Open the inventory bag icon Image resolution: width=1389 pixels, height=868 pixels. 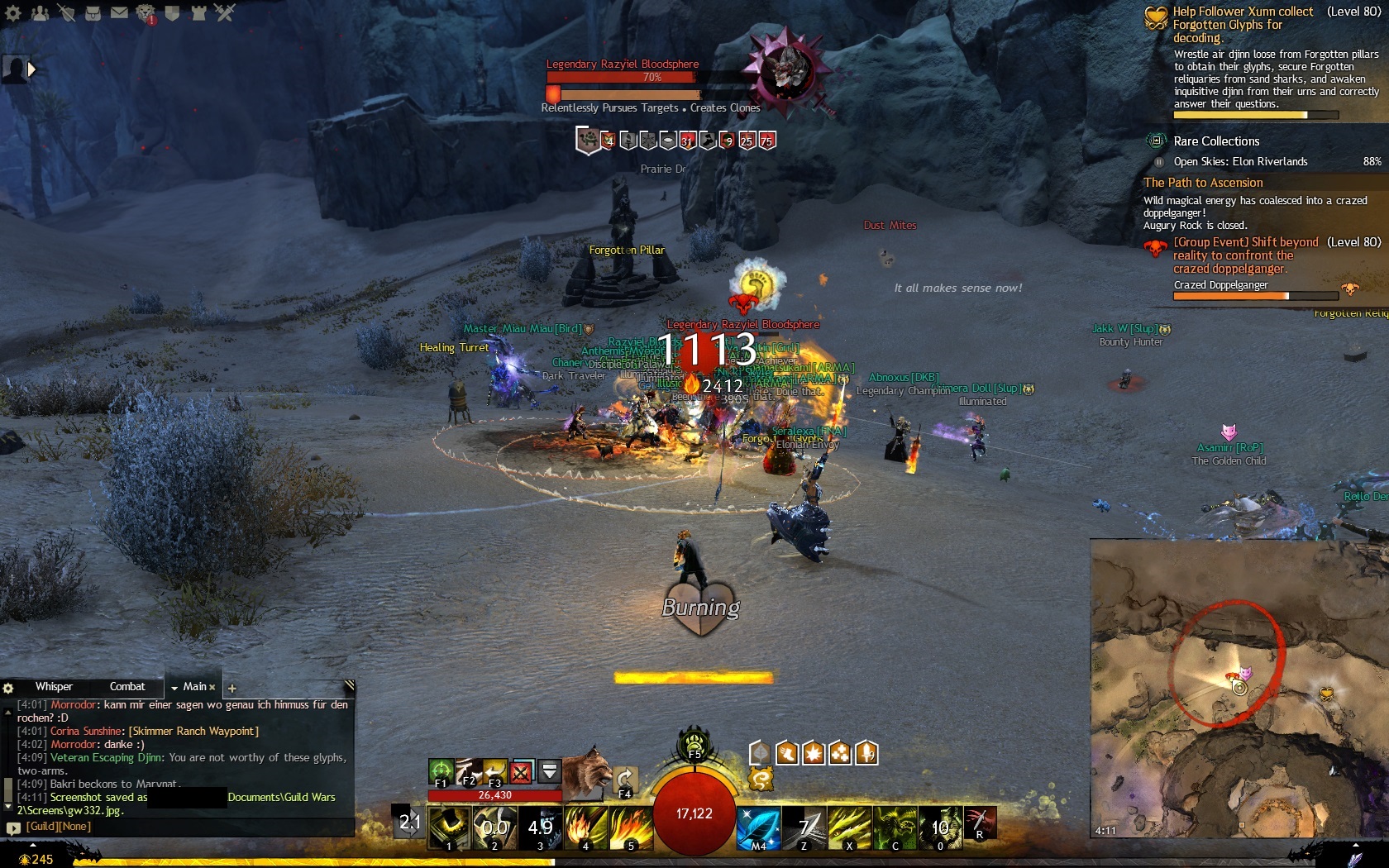tap(93, 12)
